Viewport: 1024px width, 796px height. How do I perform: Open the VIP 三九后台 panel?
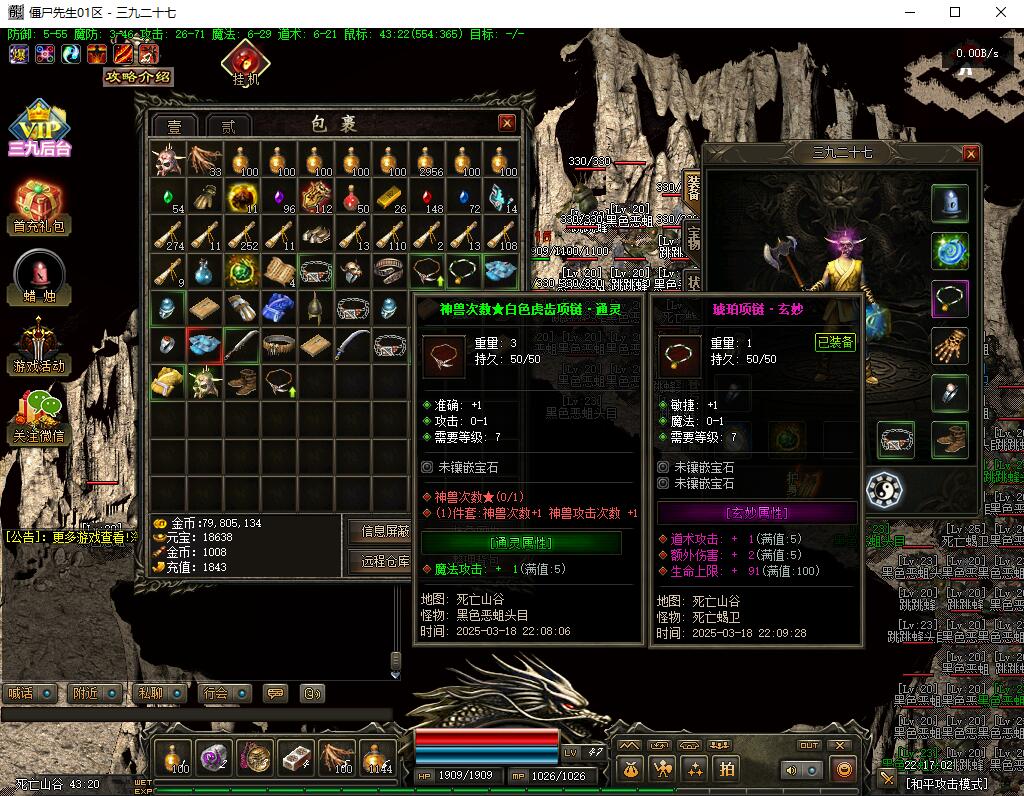[x=39, y=128]
